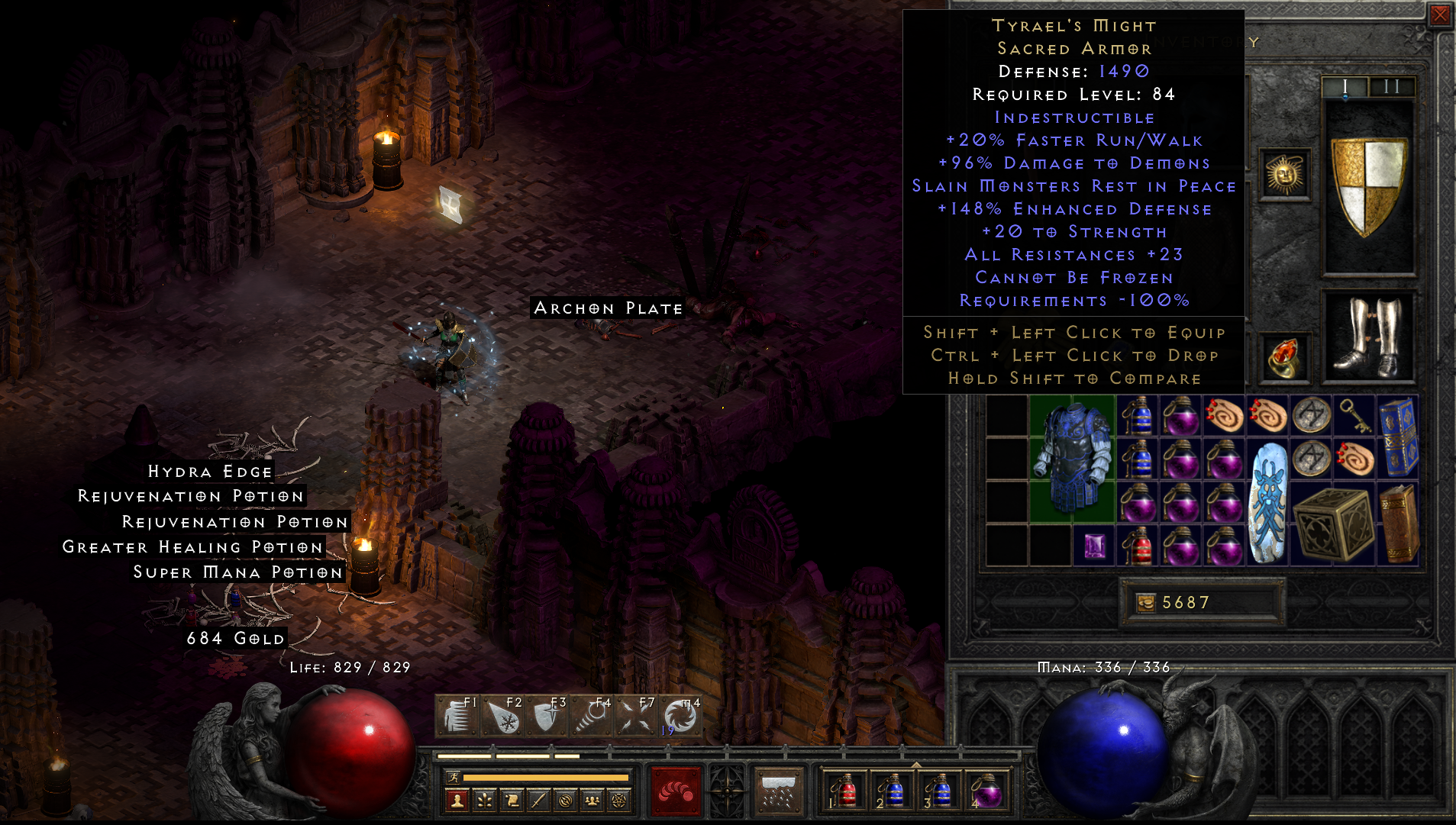Viewport: 1456px width, 825px height.
Task: Pick up the Archon Plate on the ground
Action: tap(607, 308)
